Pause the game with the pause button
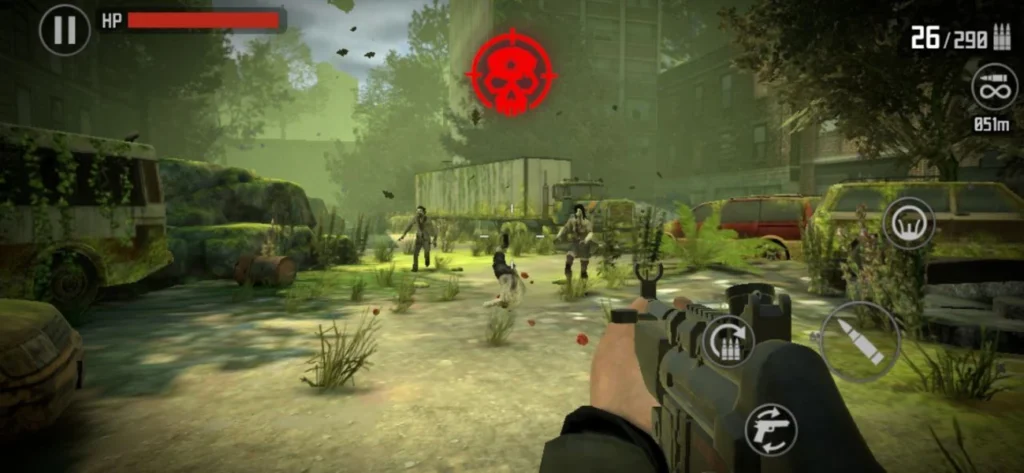Screen dimensions: 1024x473 click(64, 29)
